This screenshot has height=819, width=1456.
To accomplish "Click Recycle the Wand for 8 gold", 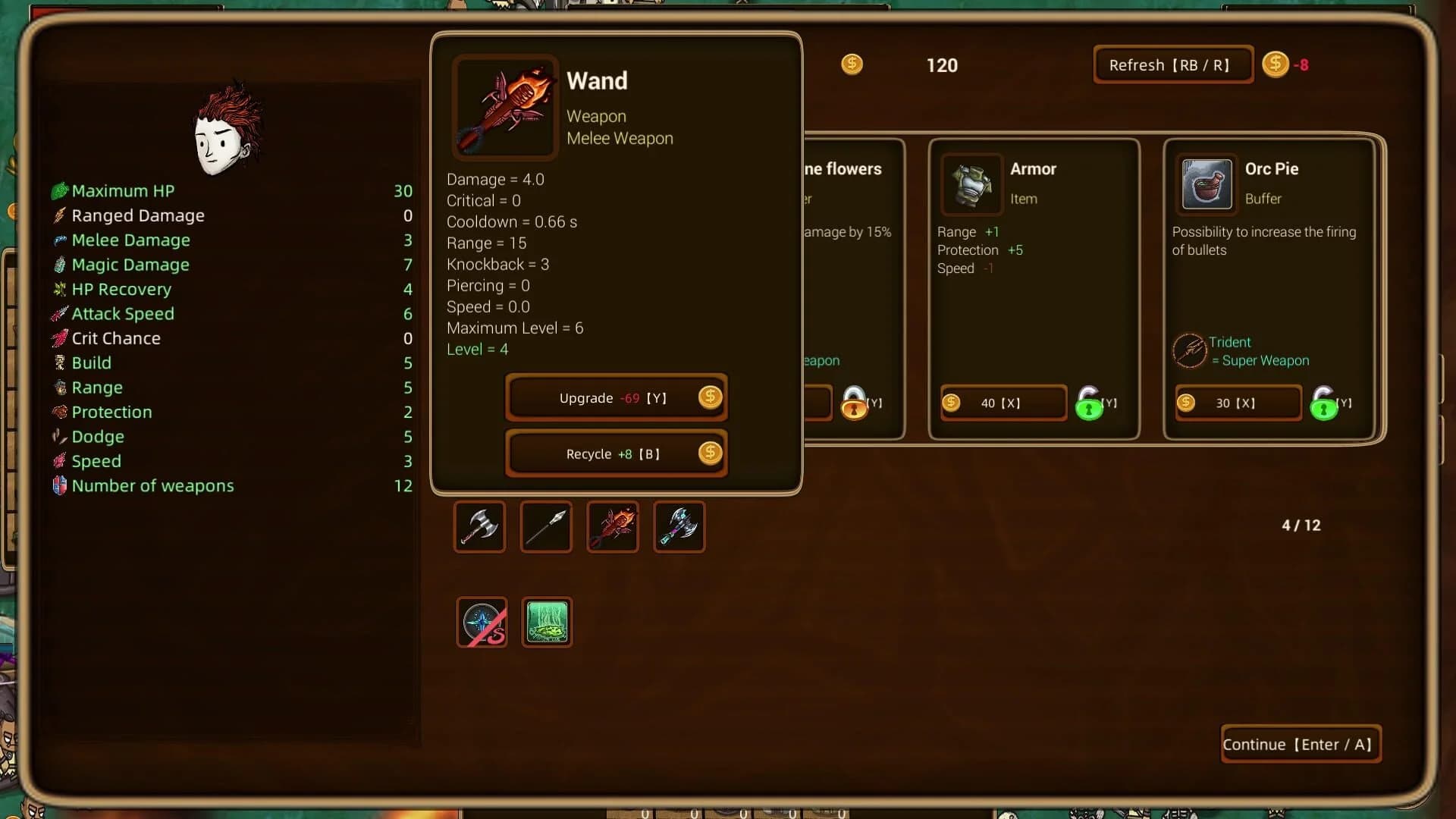I will coord(616,453).
